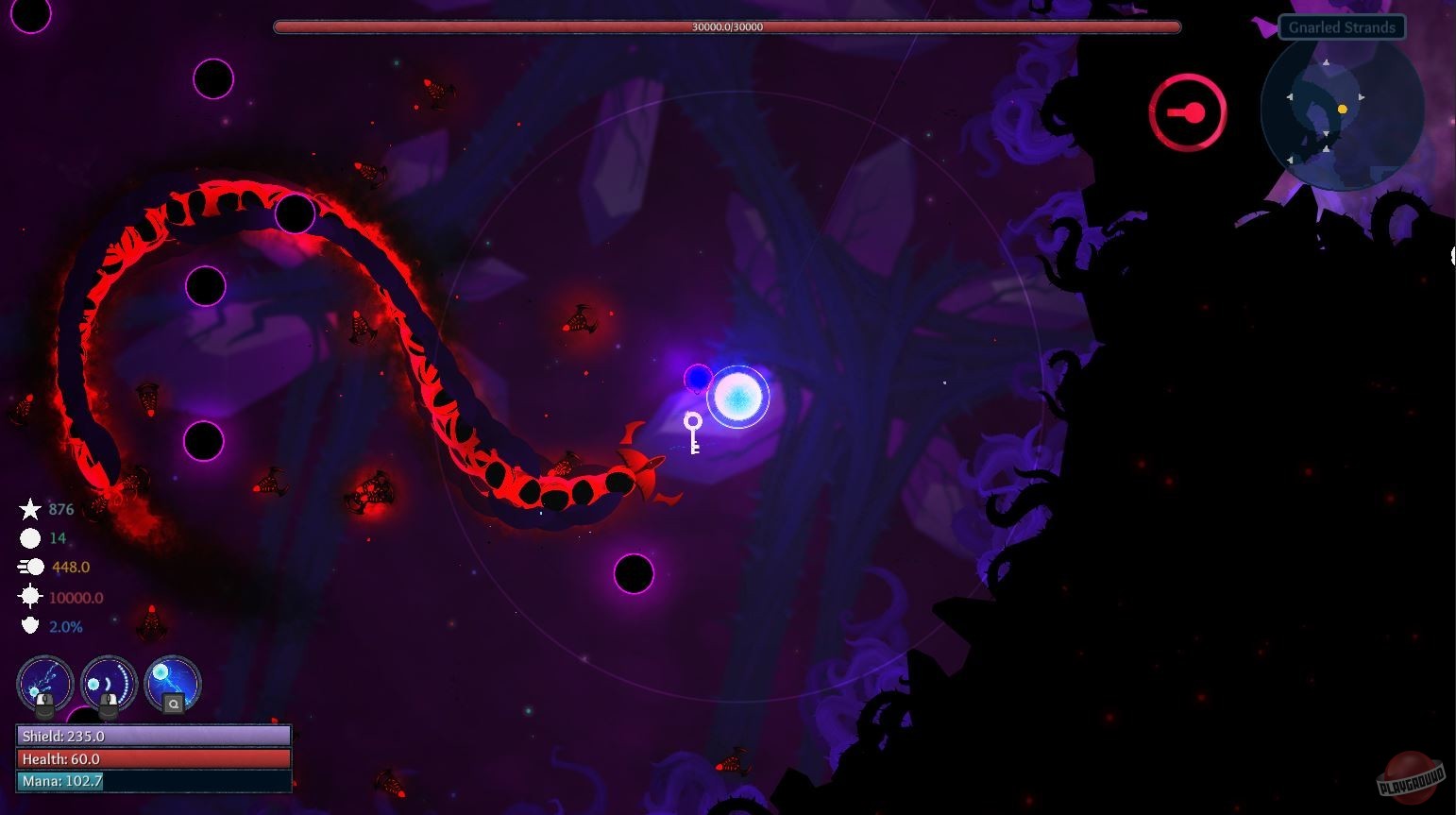The width and height of the screenshot is (1456, 815).
Task: Pick up the key item near the player orb
Action: point(693,433)
